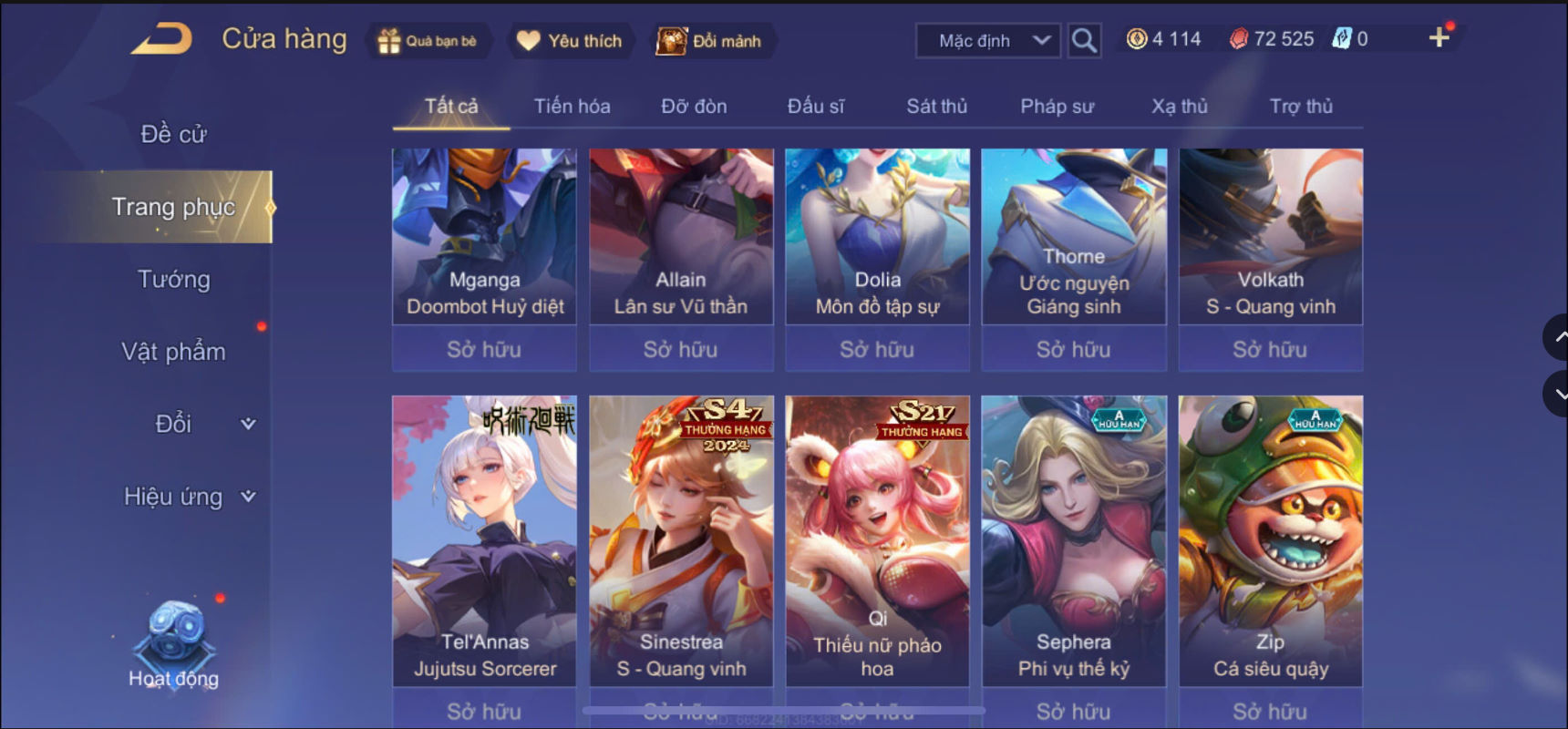Viewport: 1568px width, 729px height.
Task: Open the Tướng category
Action: click(176, 280)
